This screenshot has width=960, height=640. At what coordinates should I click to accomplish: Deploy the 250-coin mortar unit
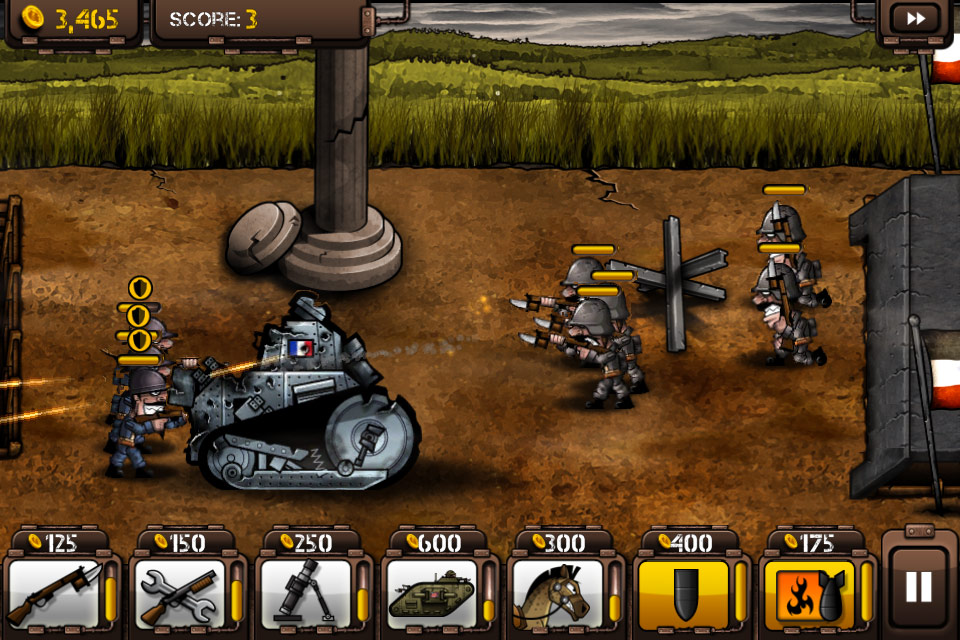point(306,594)
